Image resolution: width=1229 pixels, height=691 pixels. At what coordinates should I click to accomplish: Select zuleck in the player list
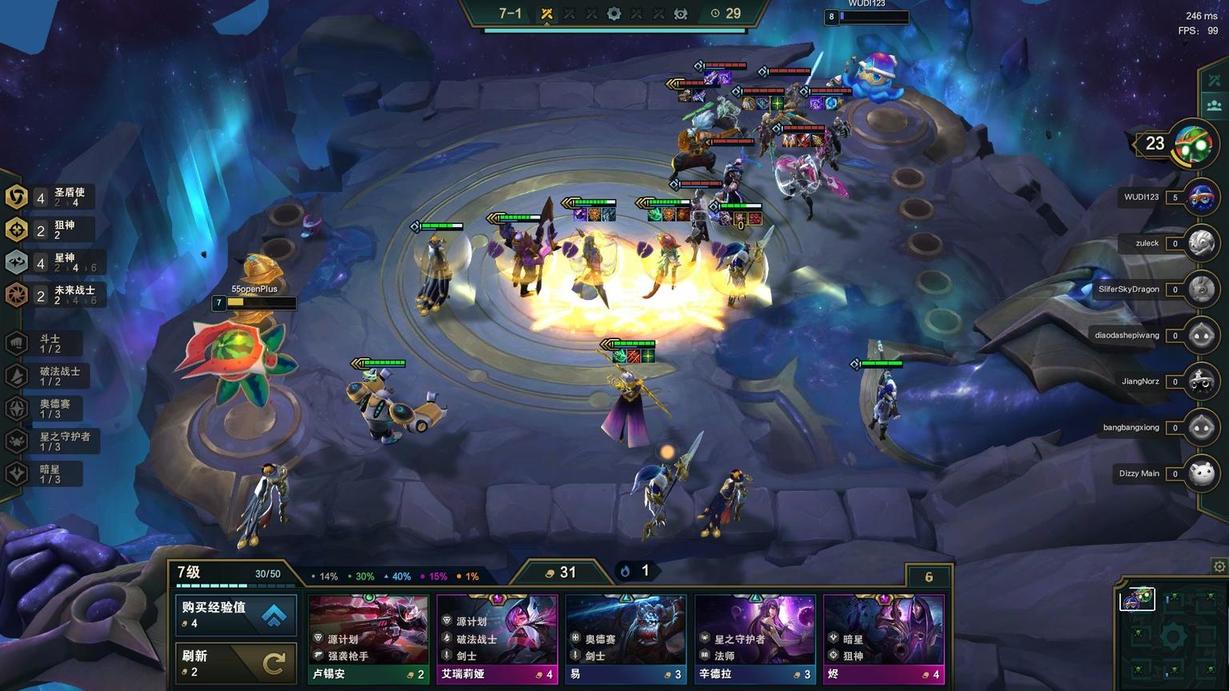(x=1201, y=242)
